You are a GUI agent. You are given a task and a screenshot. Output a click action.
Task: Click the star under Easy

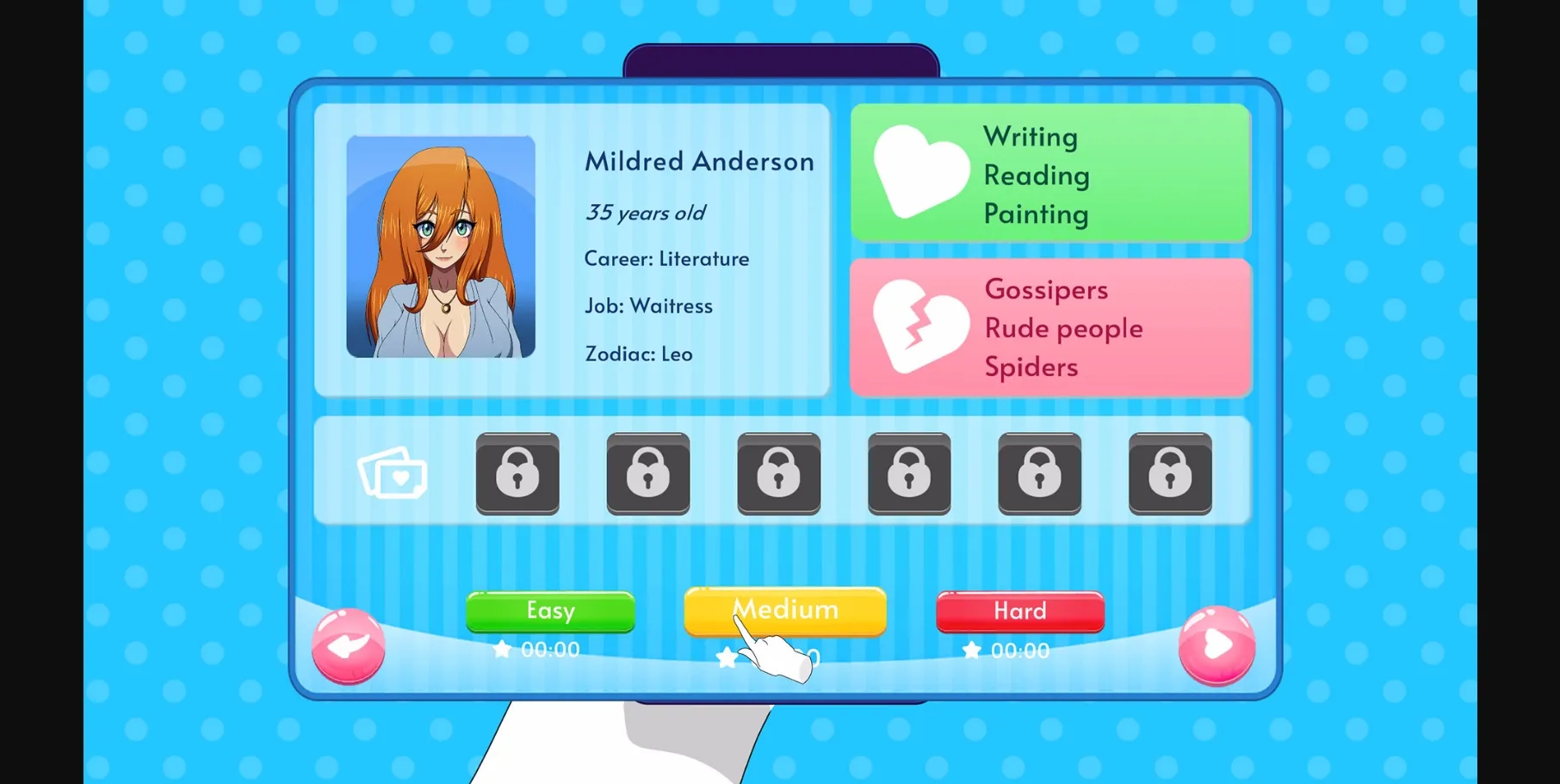[x=503, y=650]
